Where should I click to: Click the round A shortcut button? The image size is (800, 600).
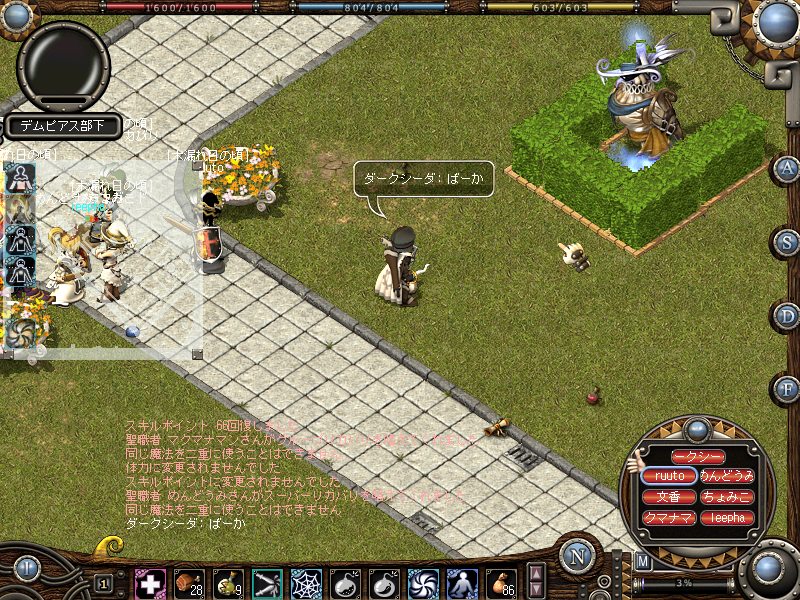(x=786, y=168)
